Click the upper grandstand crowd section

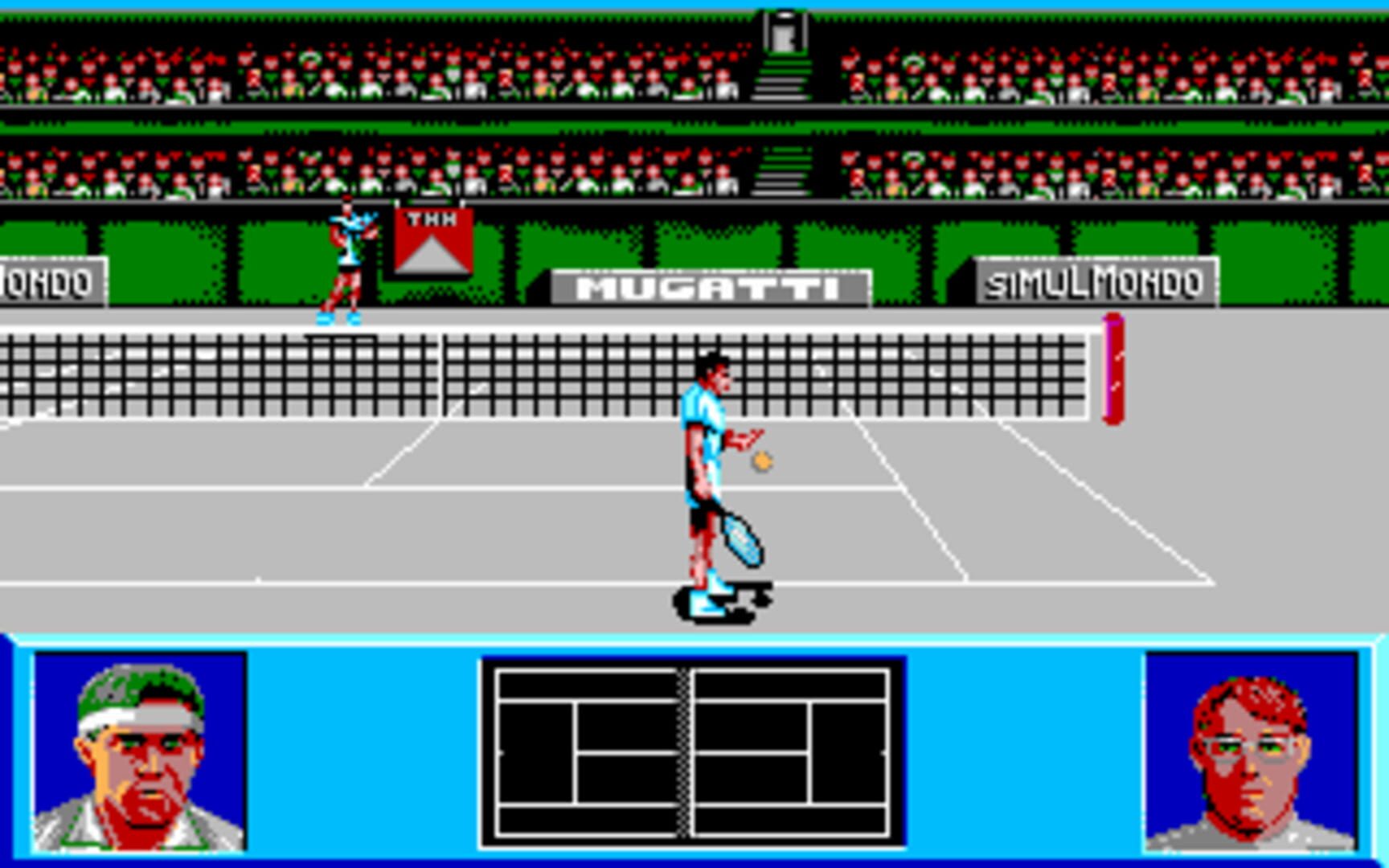322,76
